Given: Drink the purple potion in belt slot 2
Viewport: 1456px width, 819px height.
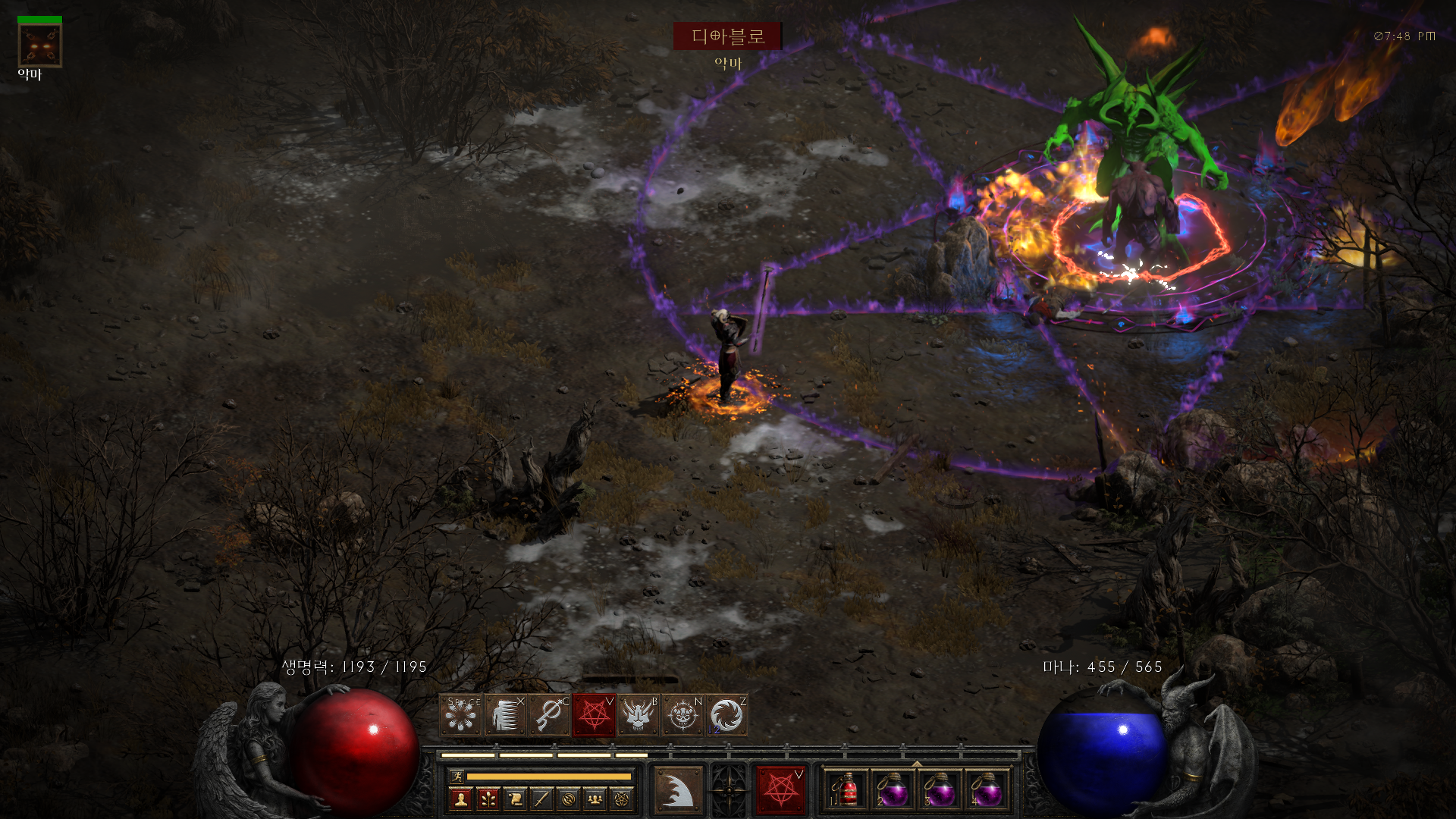Looking at the screenshot, I should [x=893, y=791].
